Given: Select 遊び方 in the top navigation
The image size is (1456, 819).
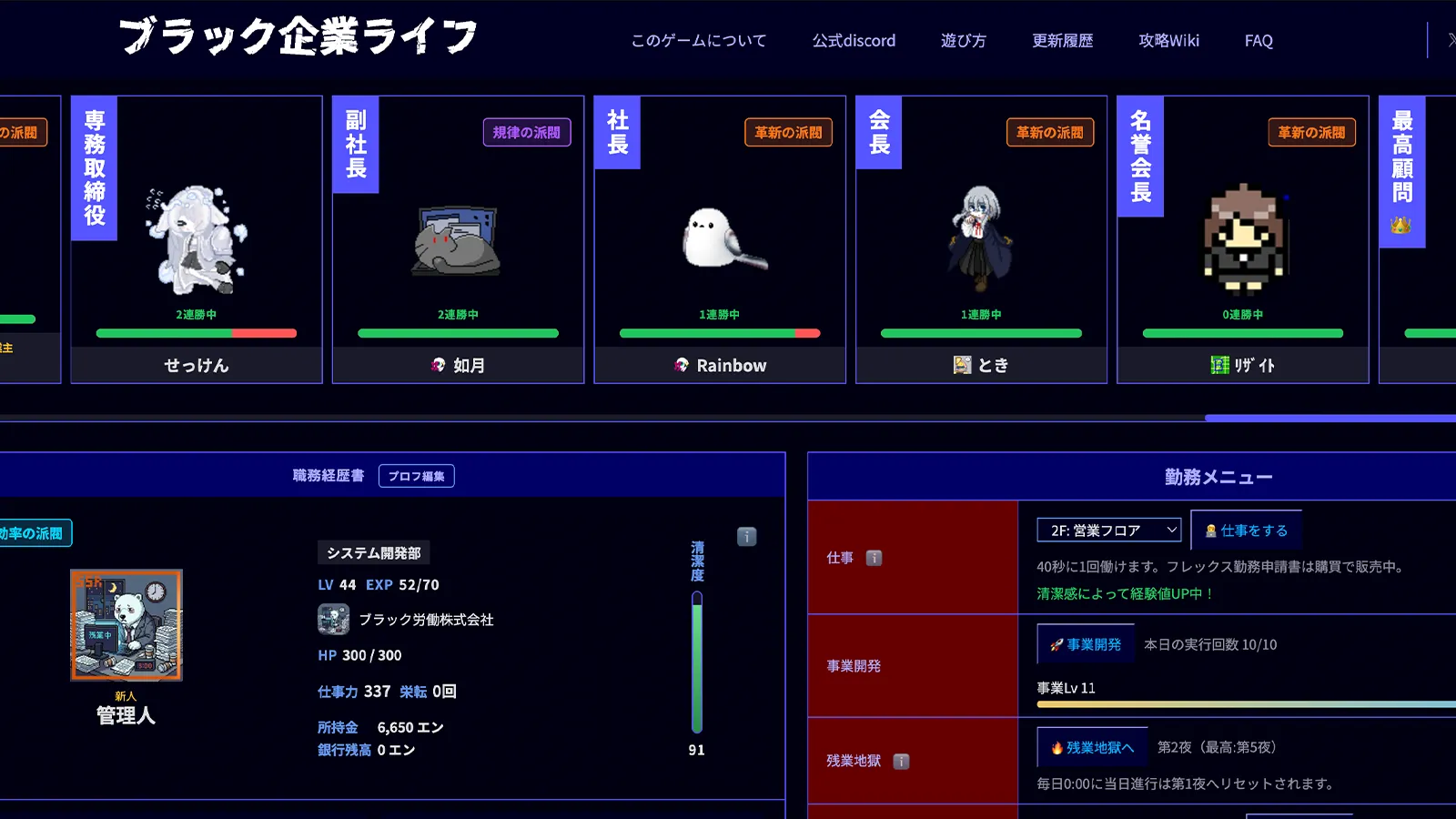Looking at the screenshot, I should 962,40.
